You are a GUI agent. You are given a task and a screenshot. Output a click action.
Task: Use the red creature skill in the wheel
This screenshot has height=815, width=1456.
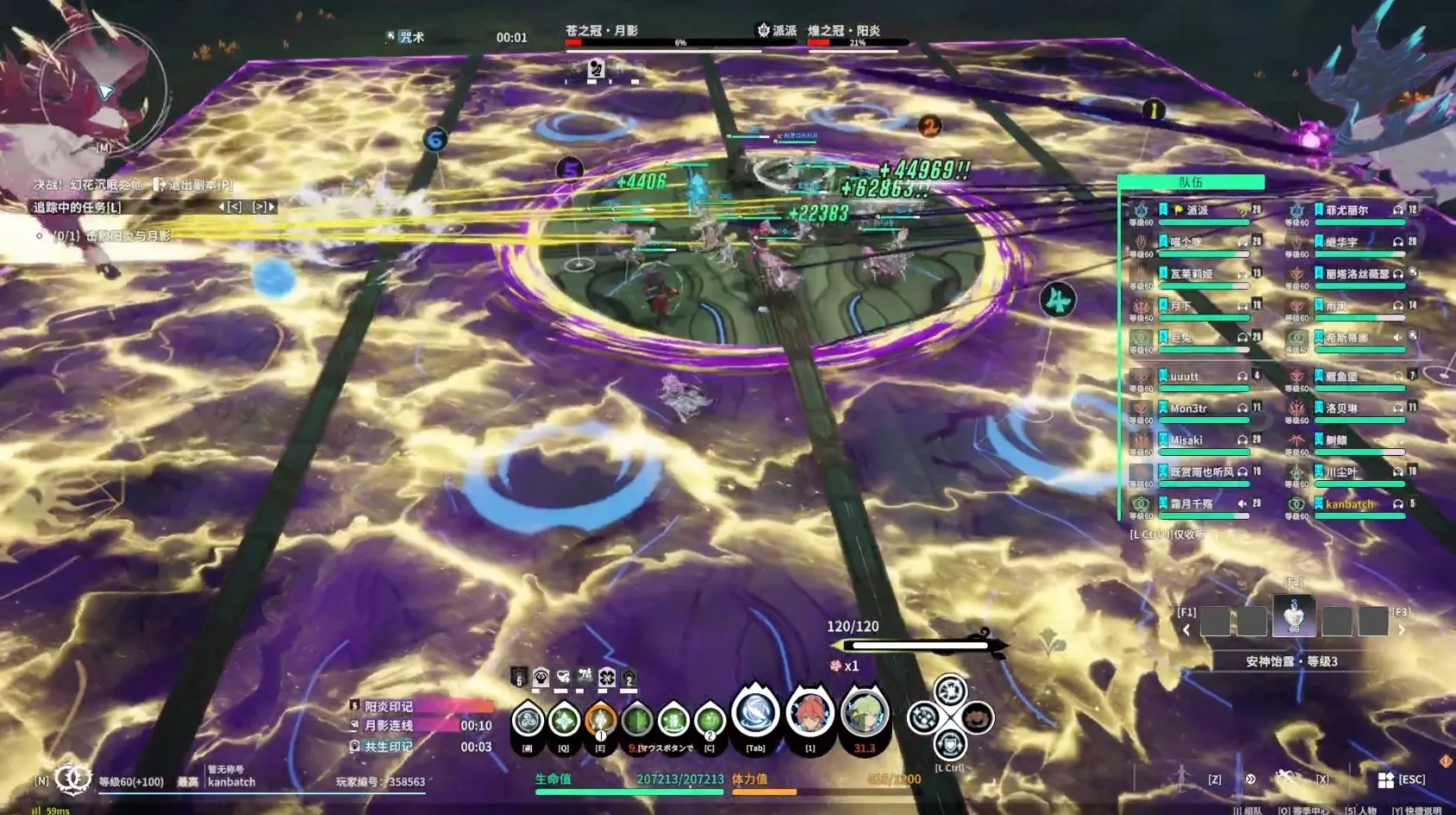coord(977,717)
